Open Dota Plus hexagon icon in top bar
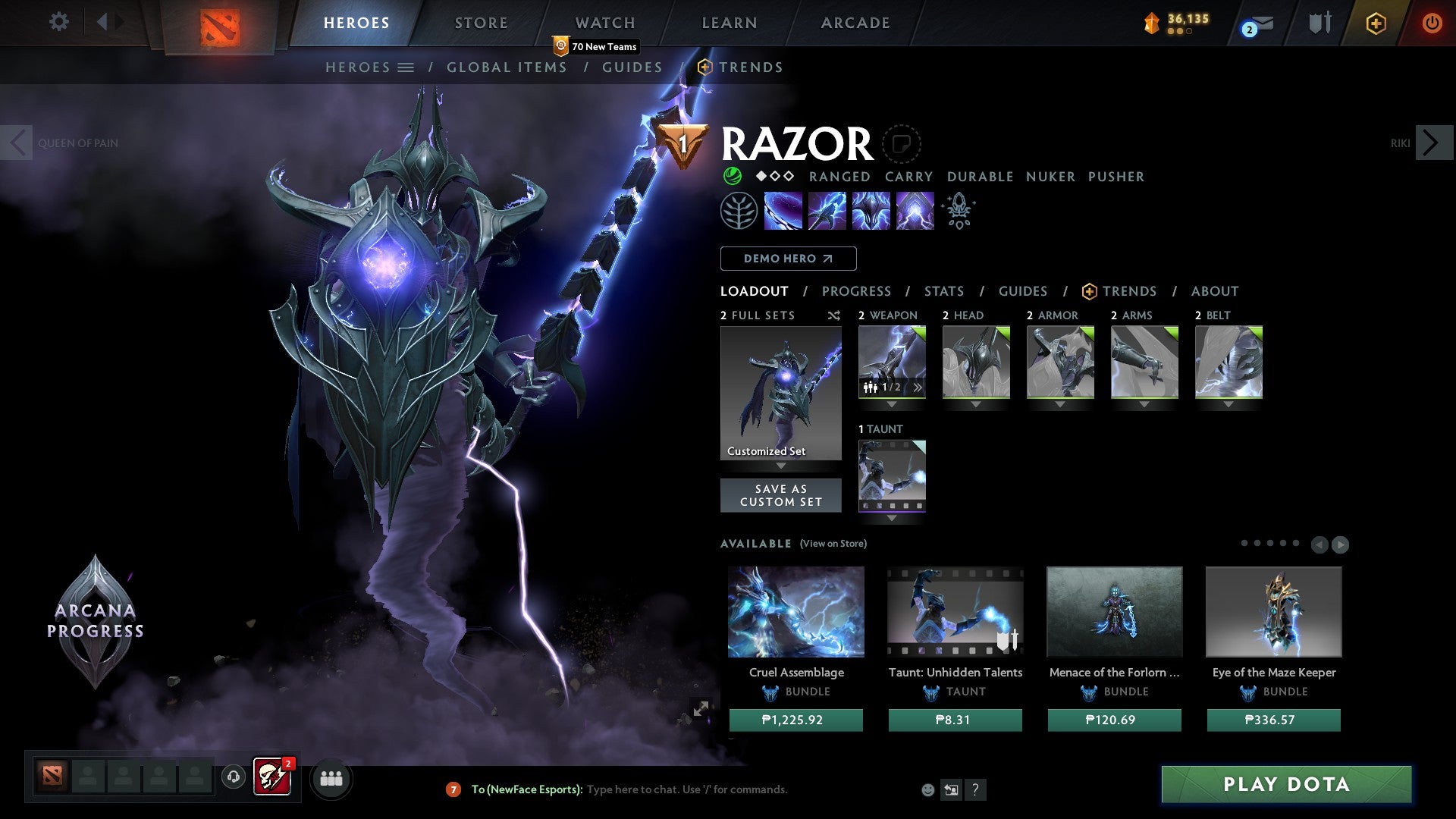Viewport: 1456px width, 819px height. click(x=1376, y=23)
